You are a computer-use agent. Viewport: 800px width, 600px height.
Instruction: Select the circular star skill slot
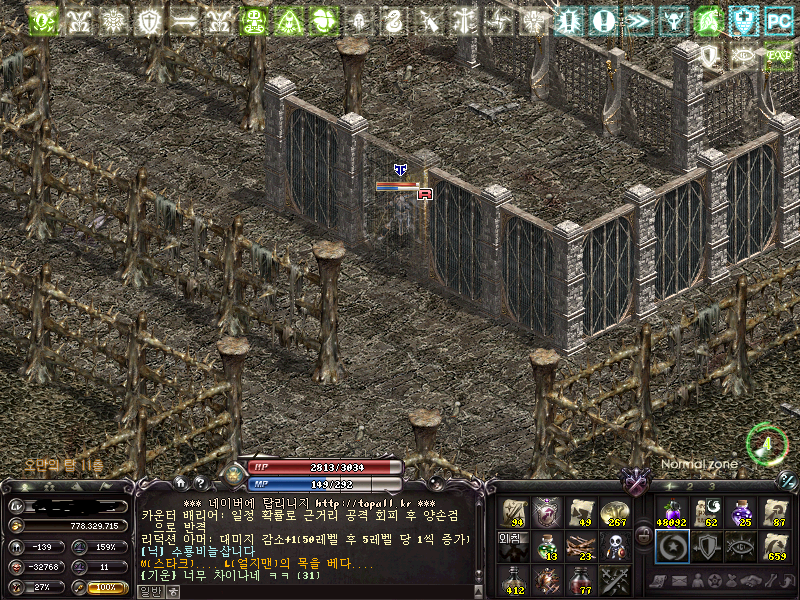(x=672, y=546)
